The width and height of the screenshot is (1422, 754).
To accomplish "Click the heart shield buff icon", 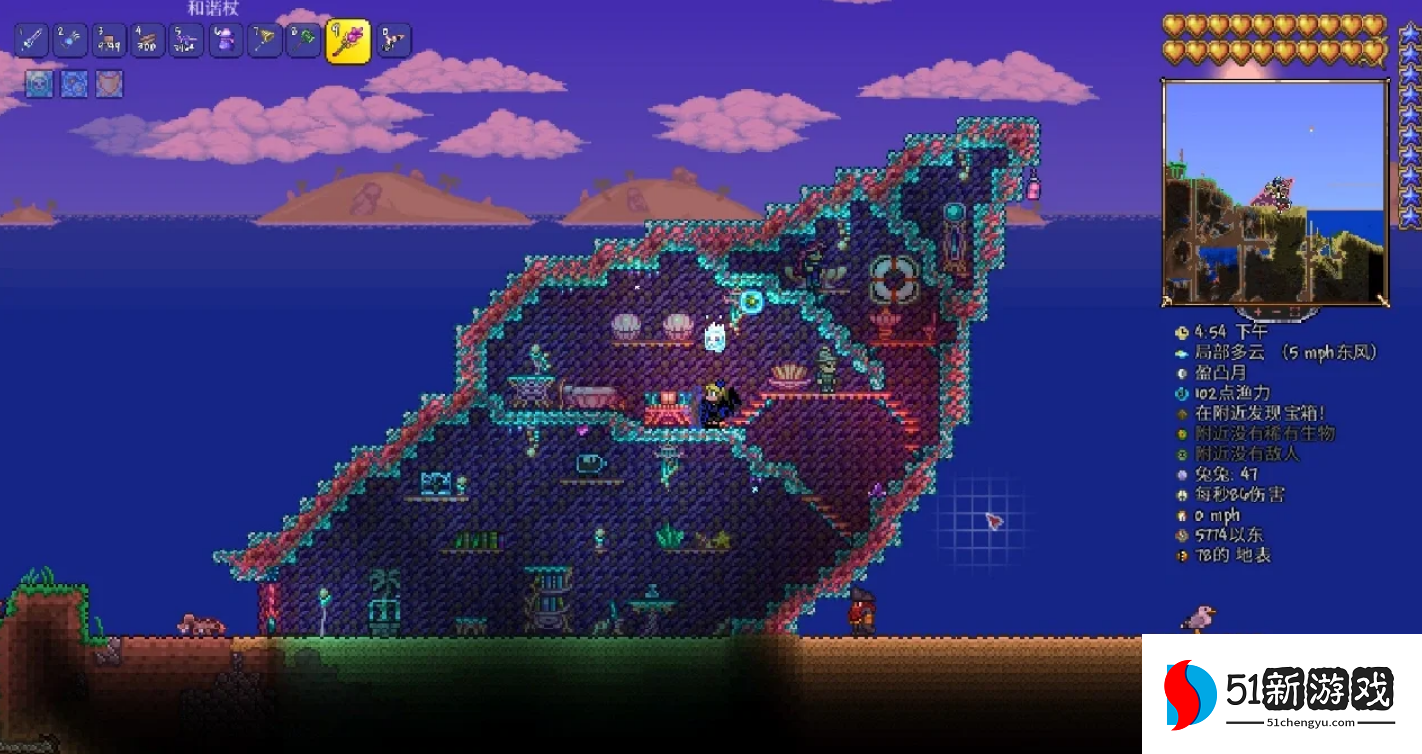I will pyautogui.click(x=109, y=84).
